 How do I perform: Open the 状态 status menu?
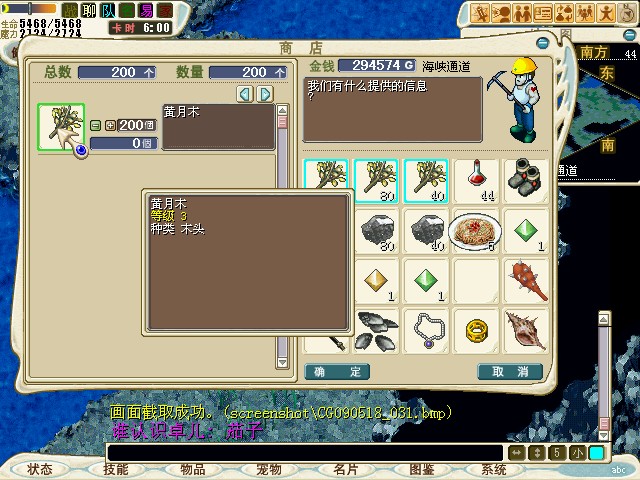[40, 469]
